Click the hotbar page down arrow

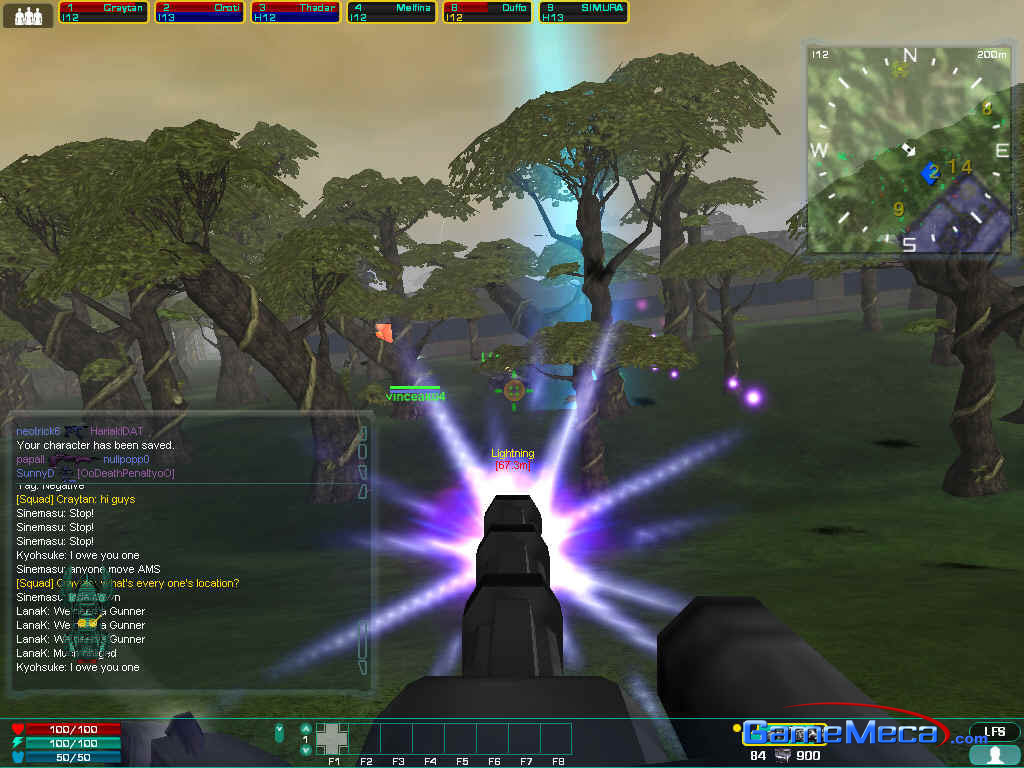(305, 750)
